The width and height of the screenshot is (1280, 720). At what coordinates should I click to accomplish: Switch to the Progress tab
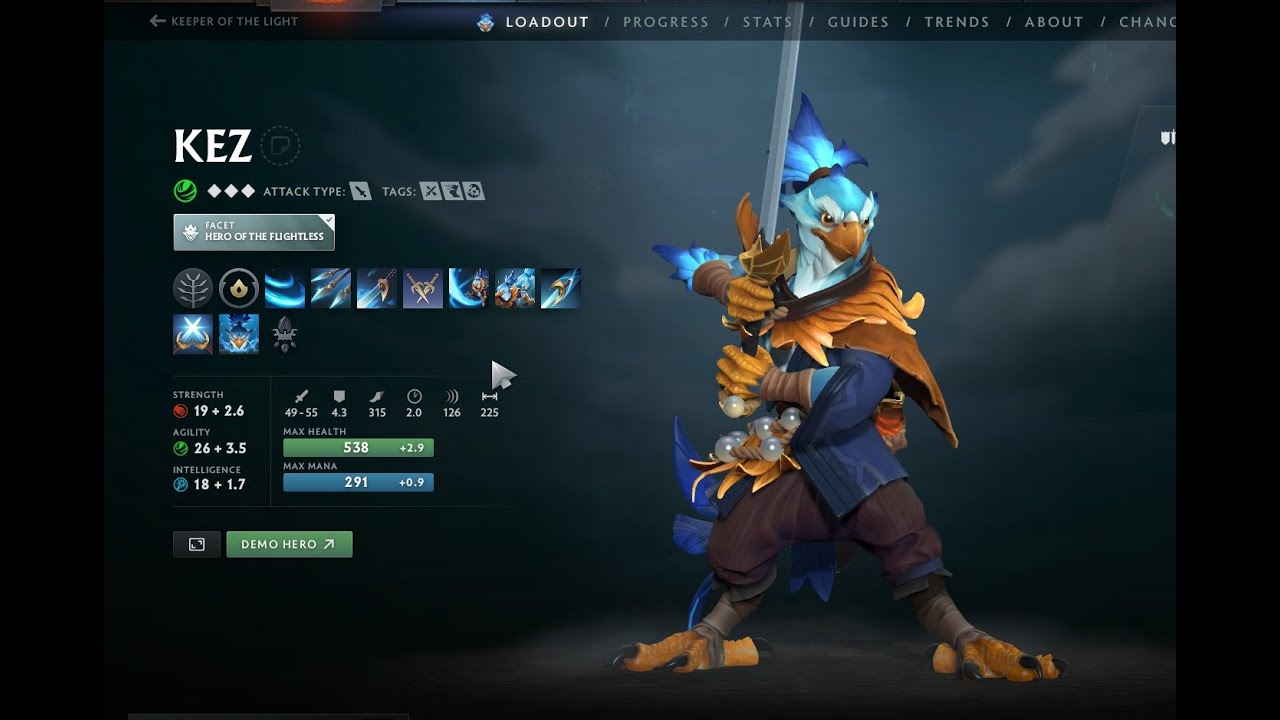(665, 22)
